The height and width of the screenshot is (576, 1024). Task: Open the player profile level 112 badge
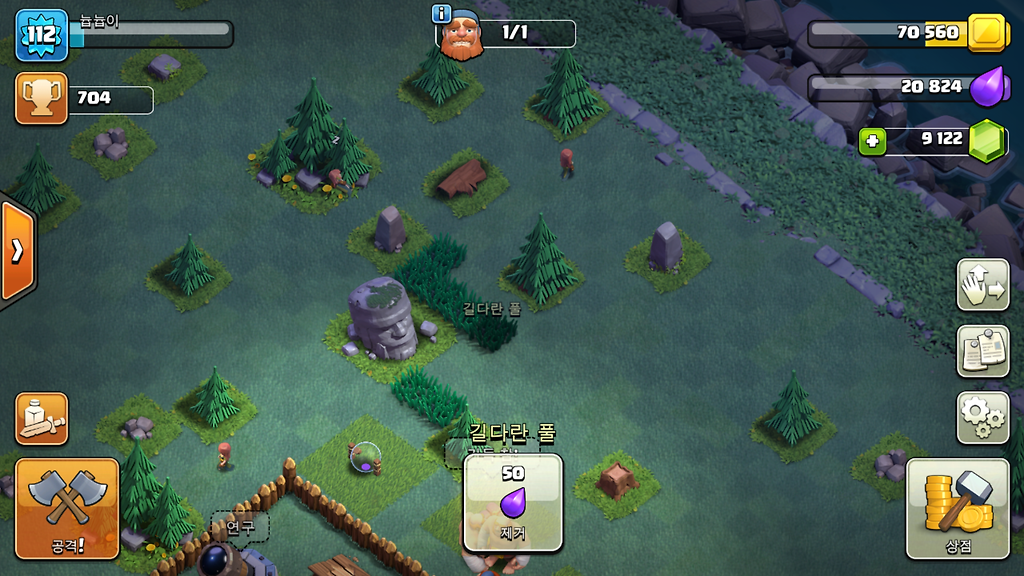point(42,35)
